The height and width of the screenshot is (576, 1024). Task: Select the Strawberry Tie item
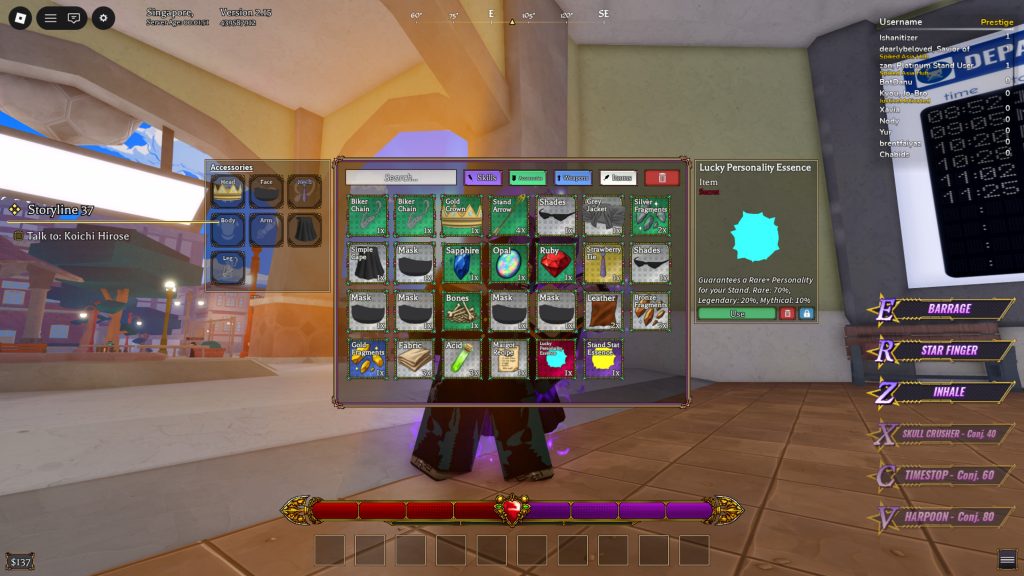603,263
